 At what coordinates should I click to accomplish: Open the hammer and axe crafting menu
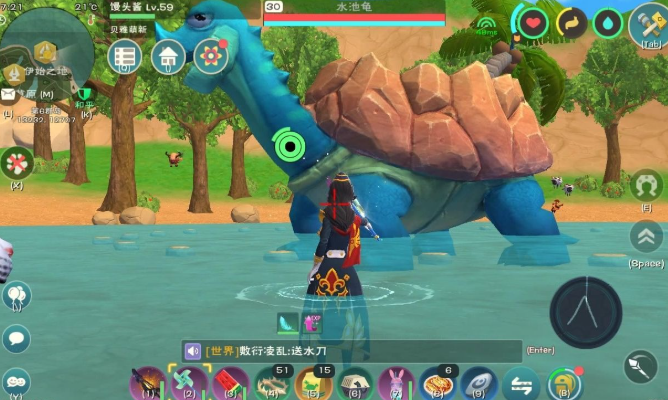click(648, 22)
